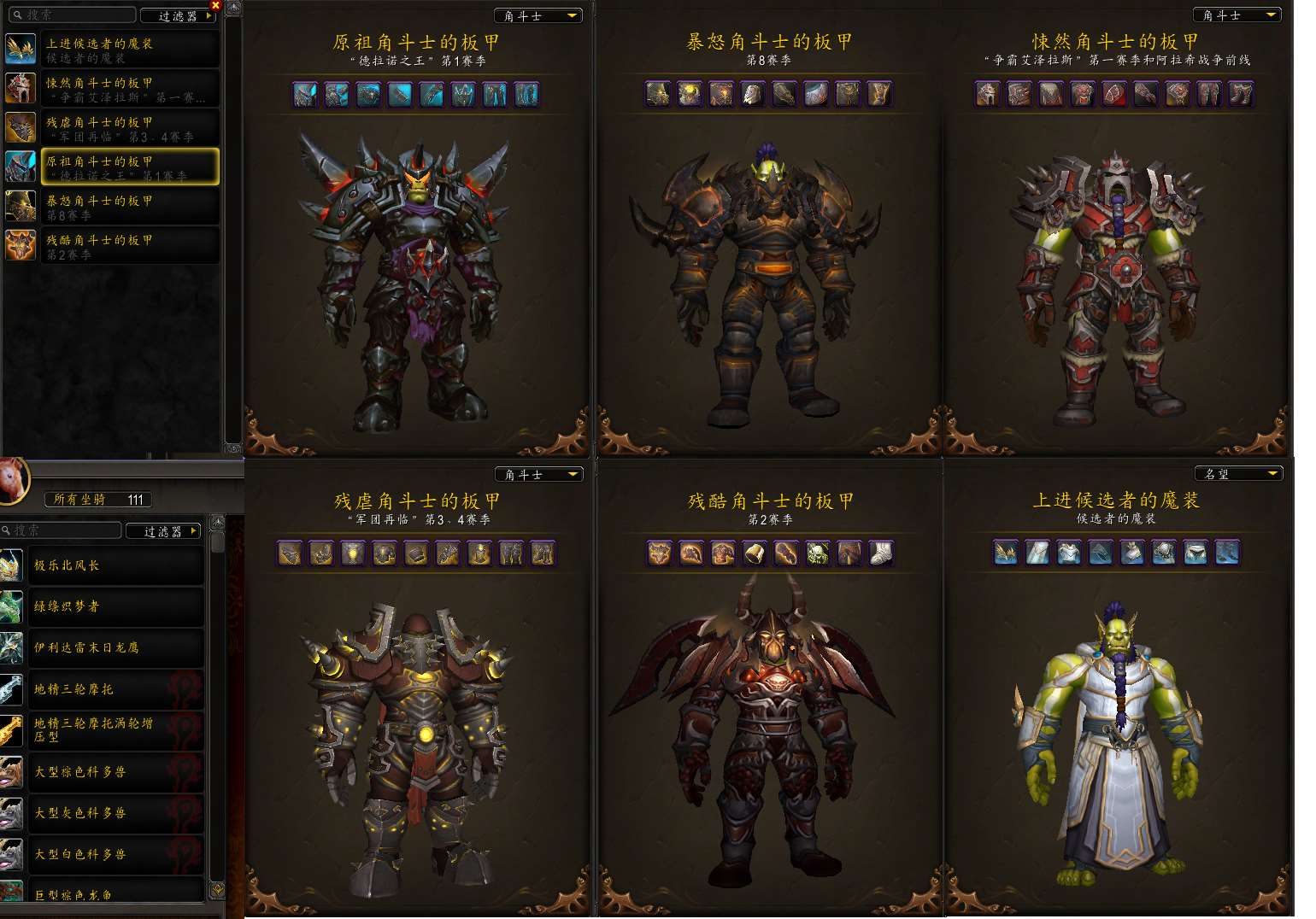Select 大型白色科多兽 mount

coord(115,854)
